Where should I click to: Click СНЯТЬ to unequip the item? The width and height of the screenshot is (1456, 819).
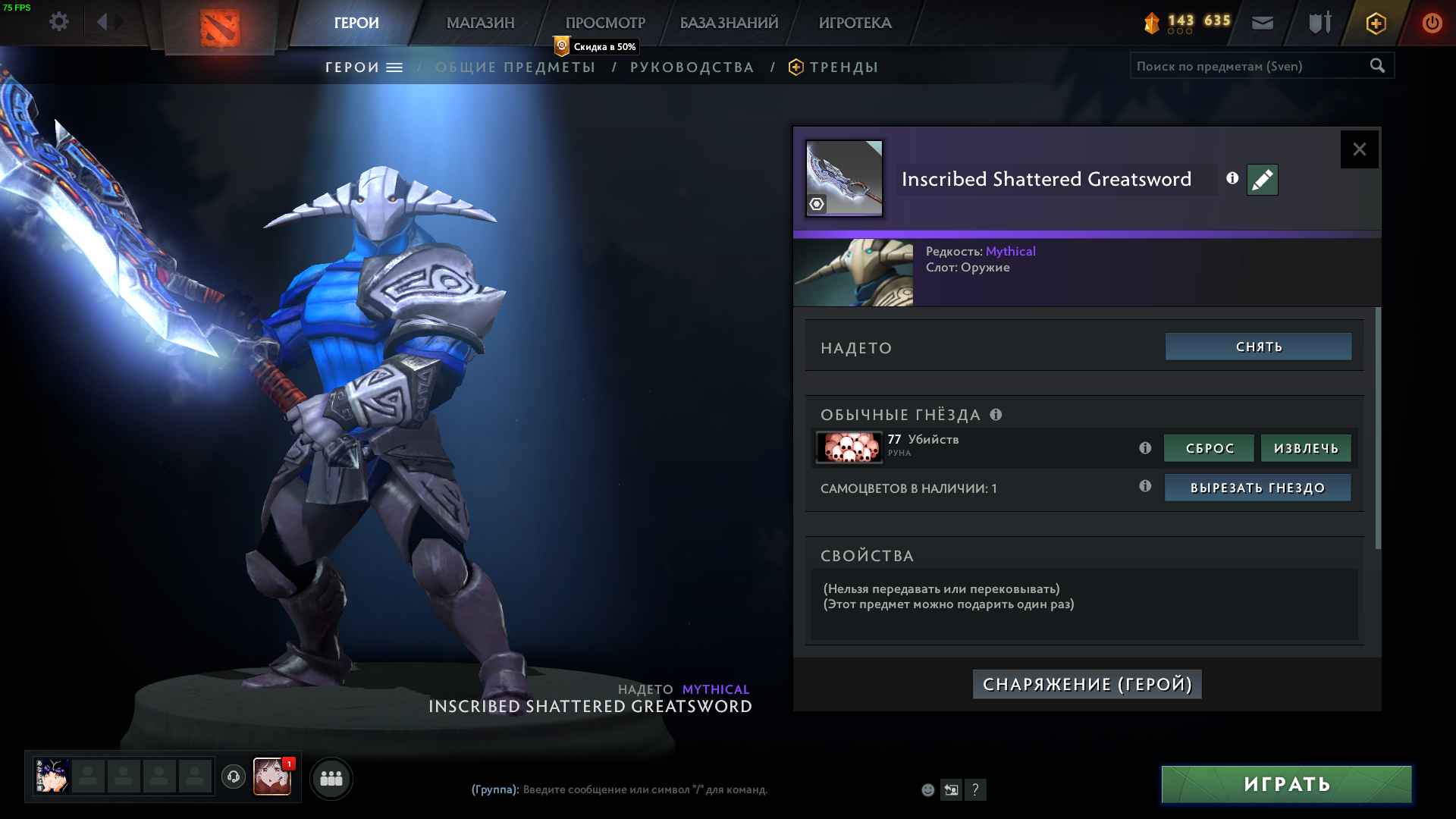tap(1257, 347)
